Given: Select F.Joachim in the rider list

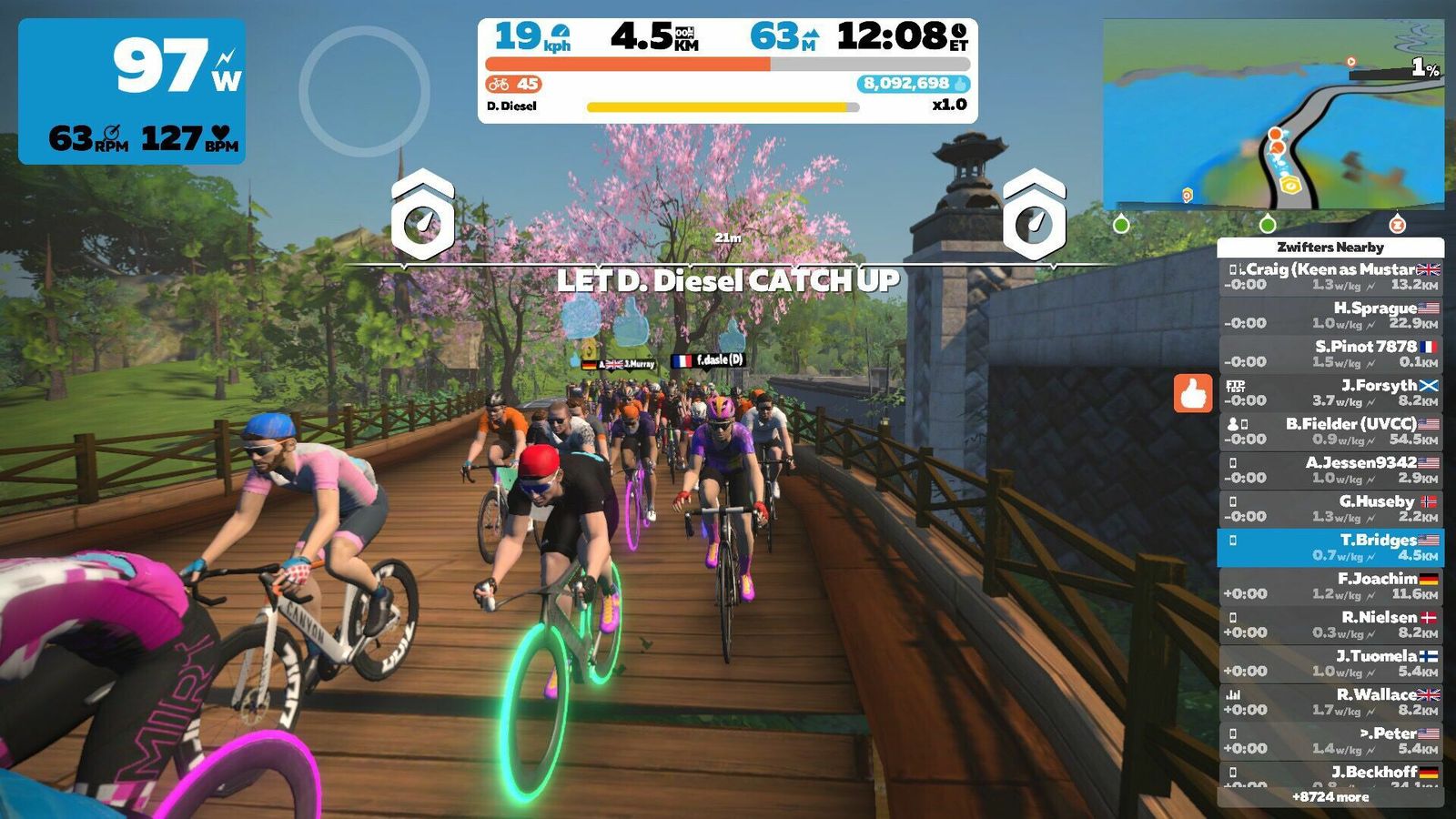Looking at the screenshot, I should point(1330,586).
